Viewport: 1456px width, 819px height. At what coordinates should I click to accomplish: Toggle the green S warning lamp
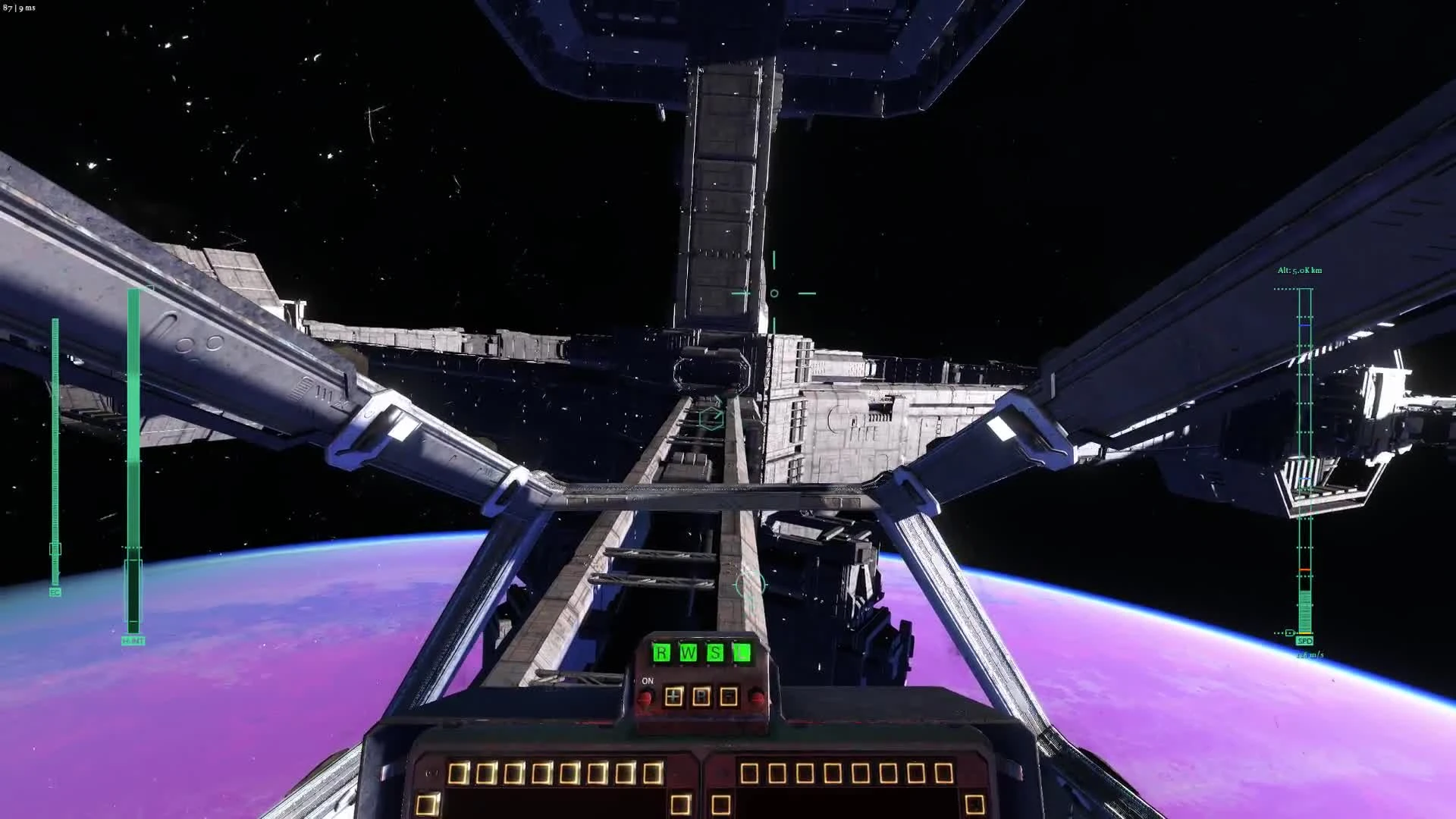click(x=716, y=652)
